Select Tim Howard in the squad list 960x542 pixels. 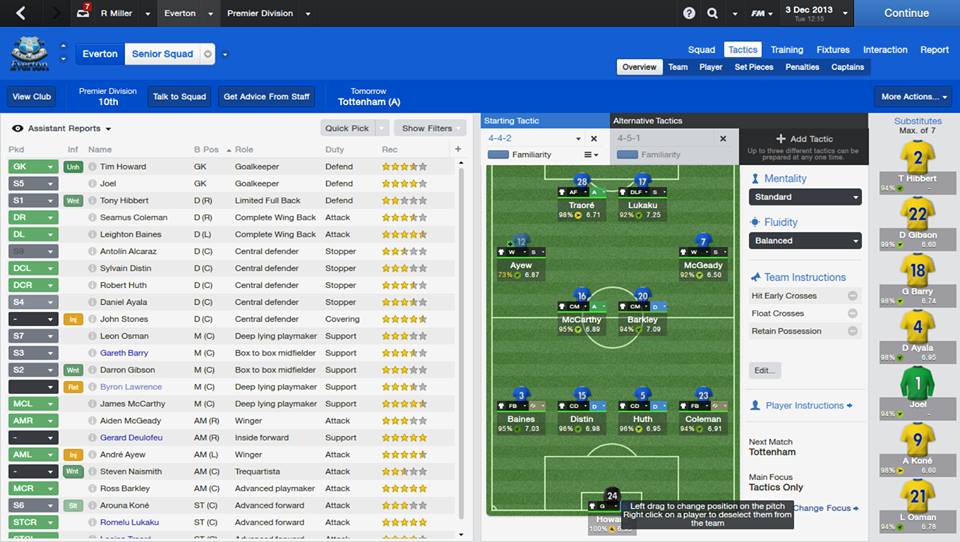[123, 167]
